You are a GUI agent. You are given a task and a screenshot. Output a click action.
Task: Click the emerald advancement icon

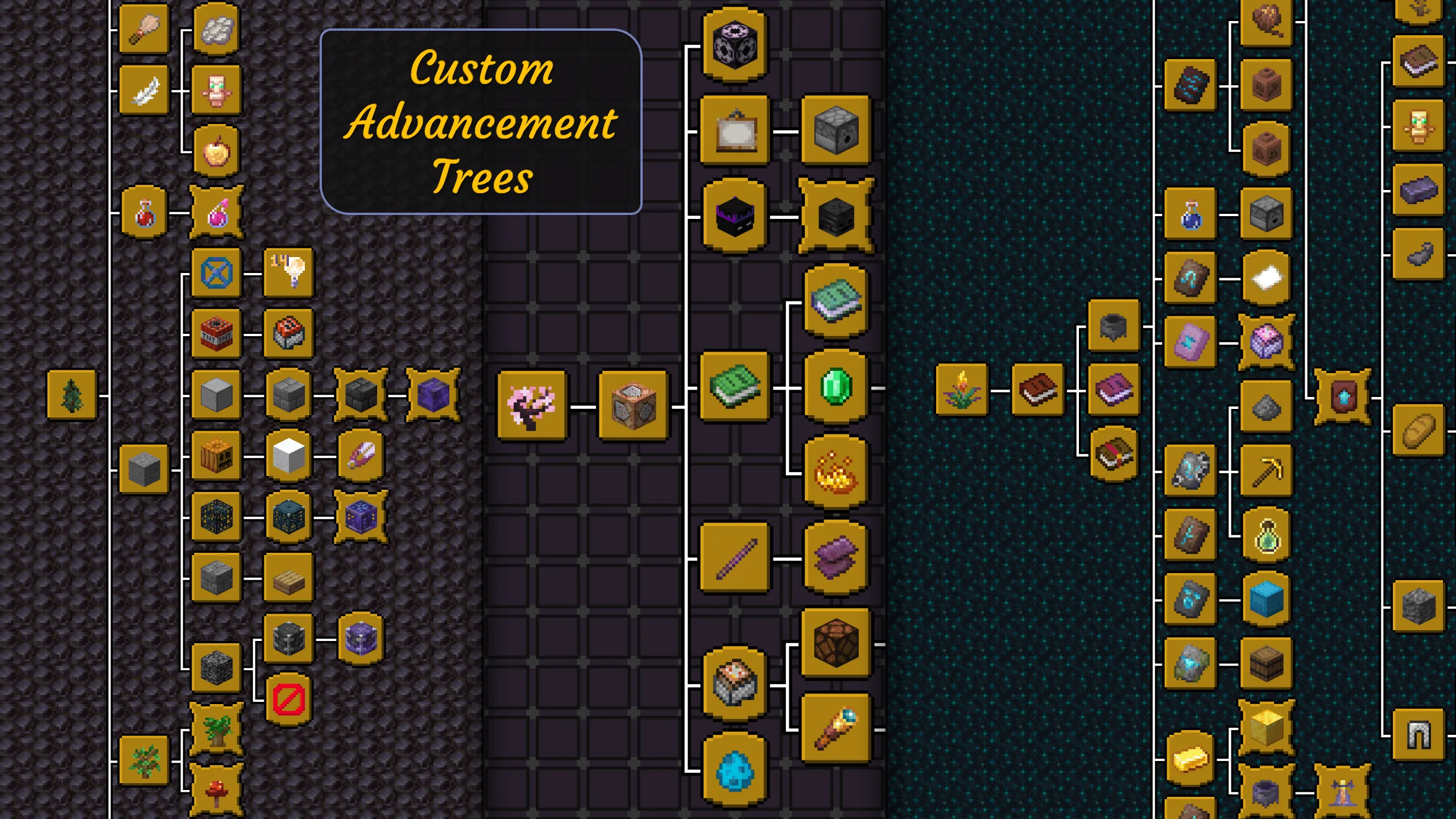point(835,387)
